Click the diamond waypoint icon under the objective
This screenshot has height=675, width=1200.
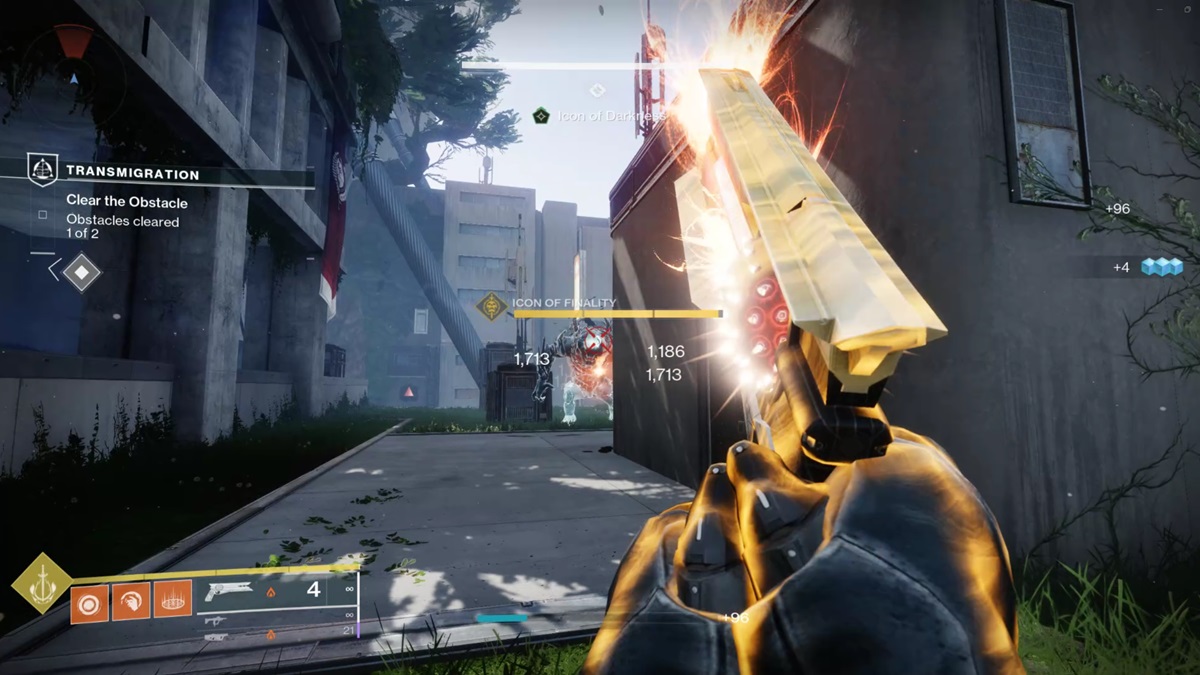pos(81,272)
